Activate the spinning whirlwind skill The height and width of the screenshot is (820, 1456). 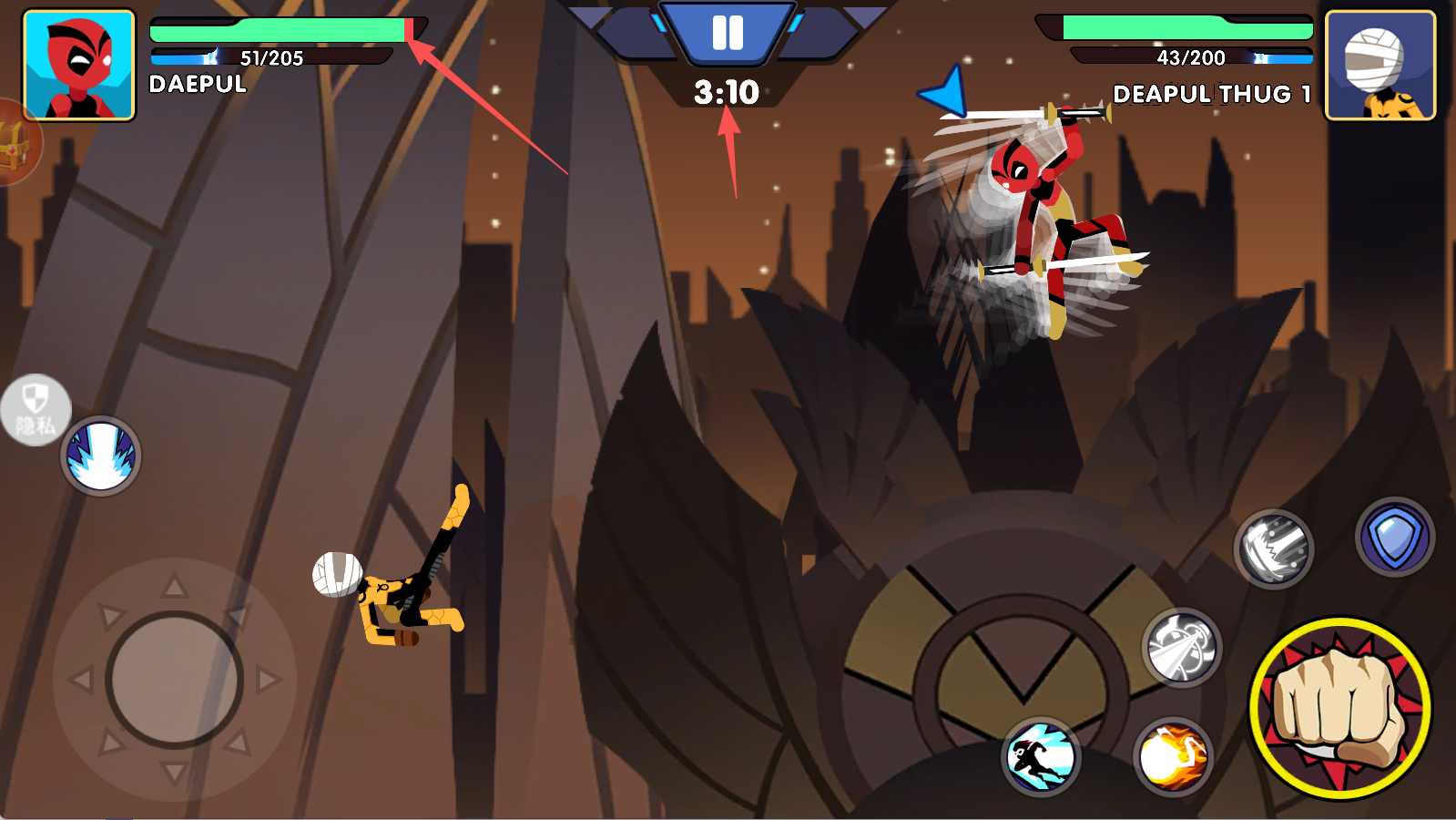click(x=1181, y=648)
